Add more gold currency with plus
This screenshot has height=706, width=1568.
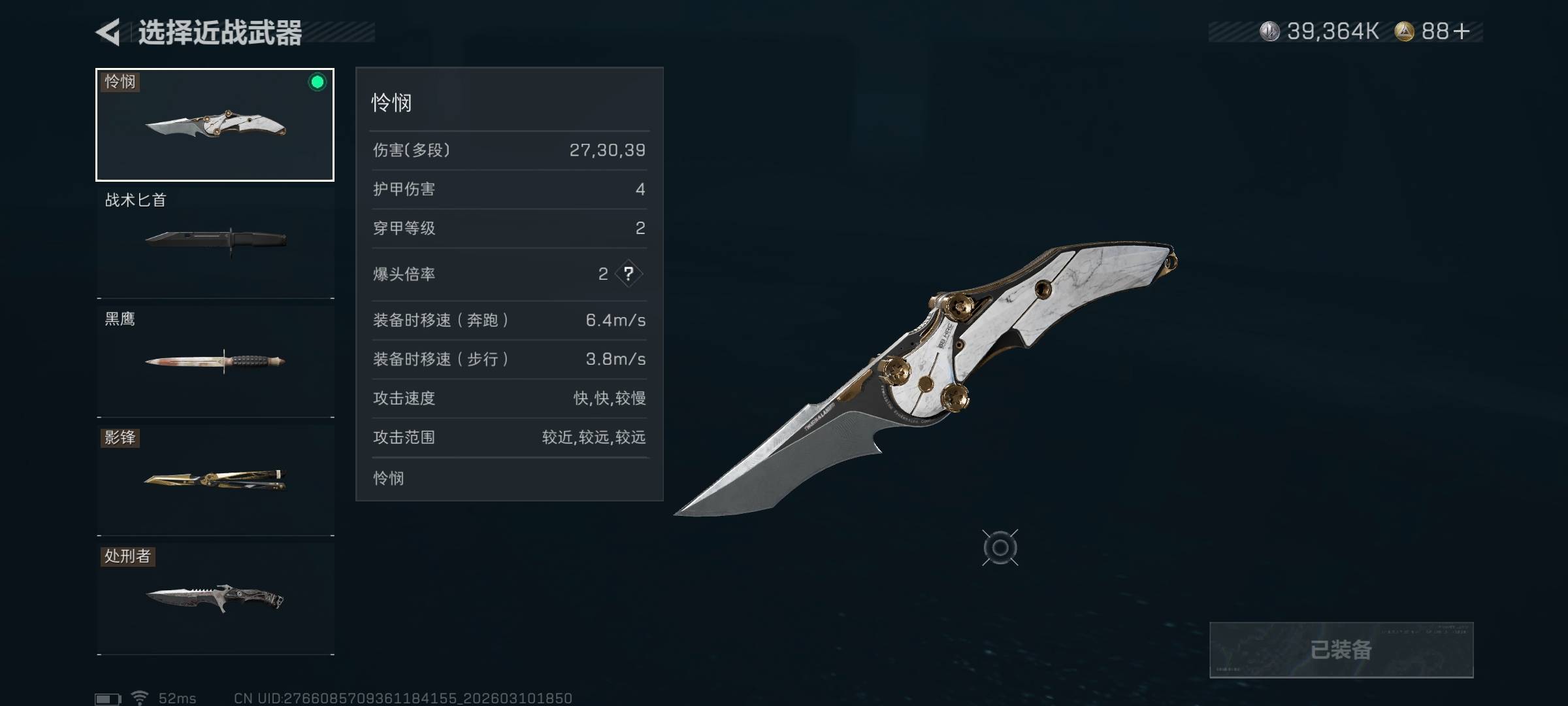click(x=1462, y=31)
